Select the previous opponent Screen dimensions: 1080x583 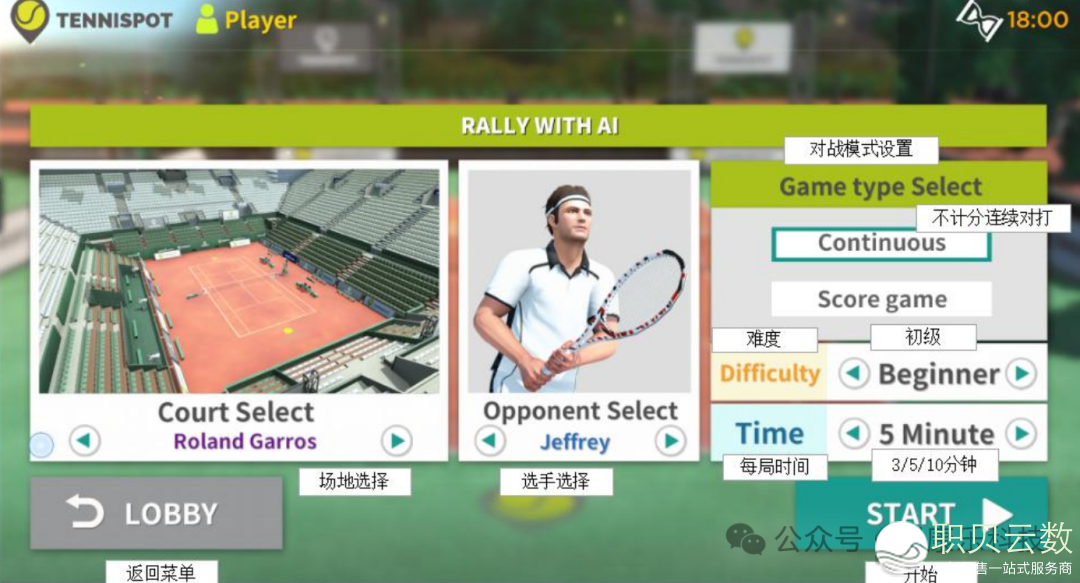tap(489, 440)
